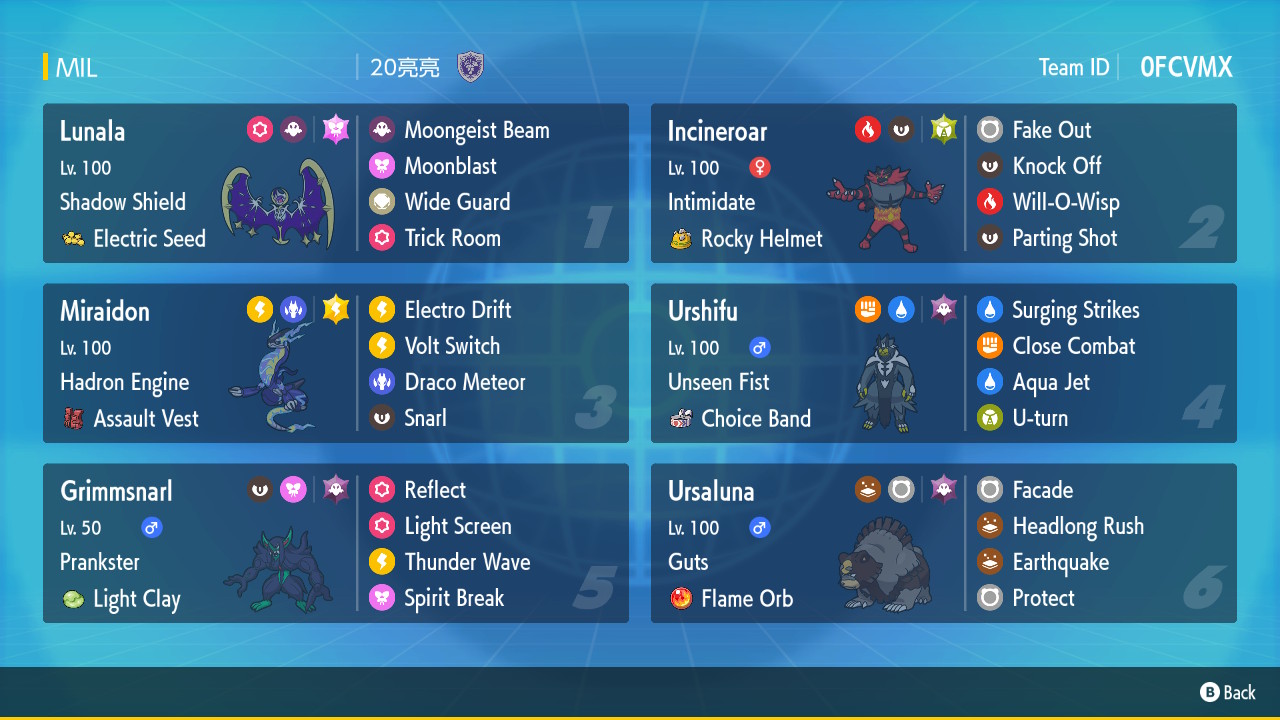Click Miraidon's Assault Vest held item
This screenshot has height=720, width=1280.
pos(145,419)
